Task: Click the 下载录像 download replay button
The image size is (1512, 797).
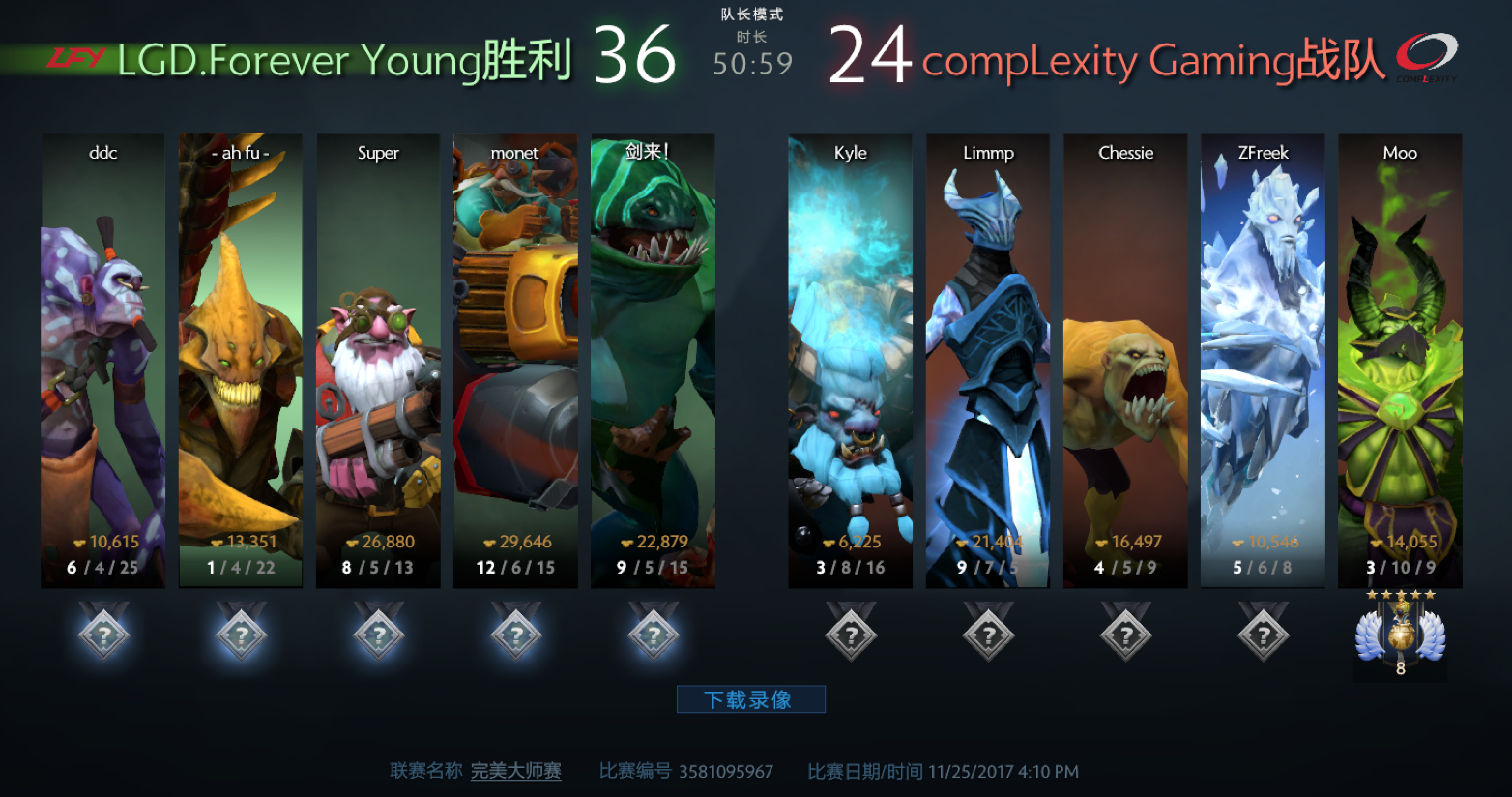Action: click(750, 699)
